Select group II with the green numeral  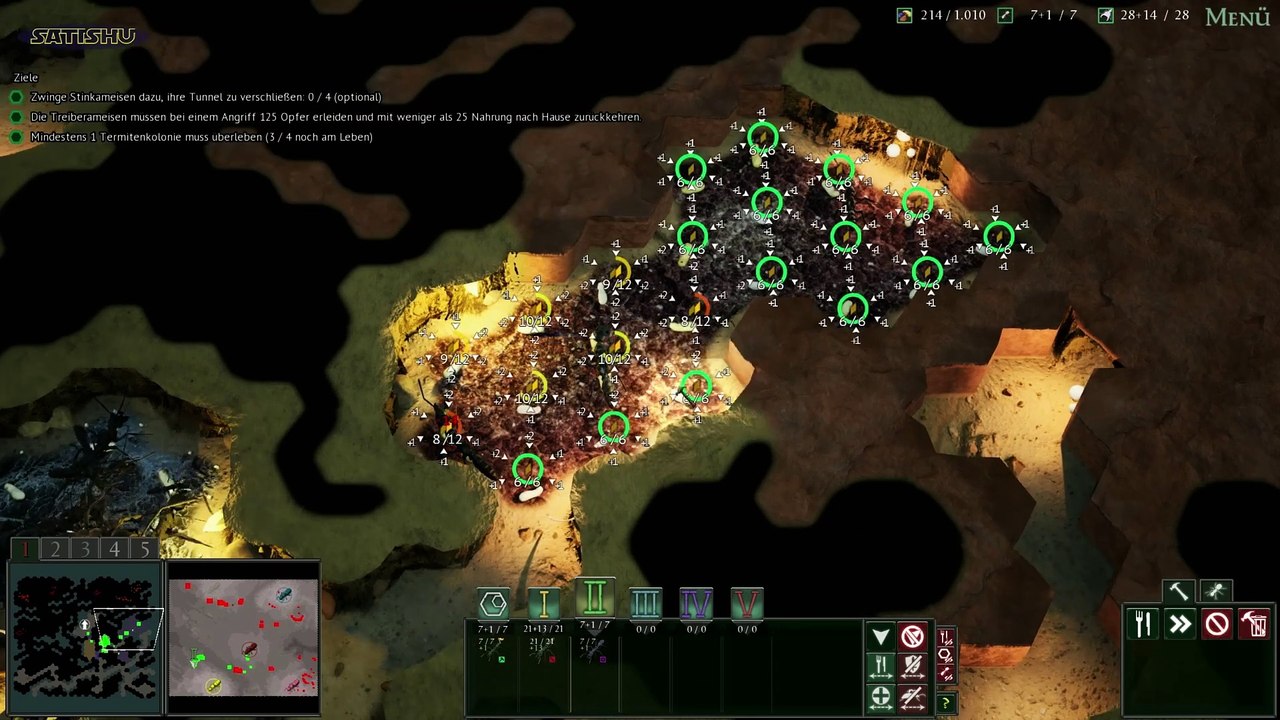coord(595,599)
